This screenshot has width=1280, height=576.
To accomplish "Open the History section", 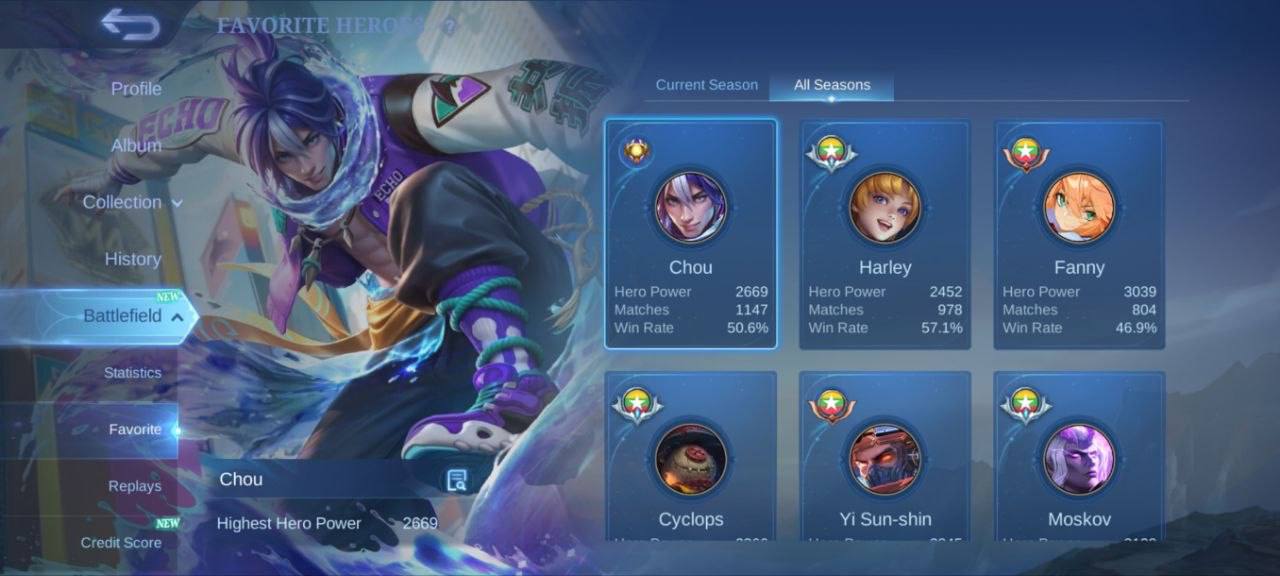I will 133,259.
